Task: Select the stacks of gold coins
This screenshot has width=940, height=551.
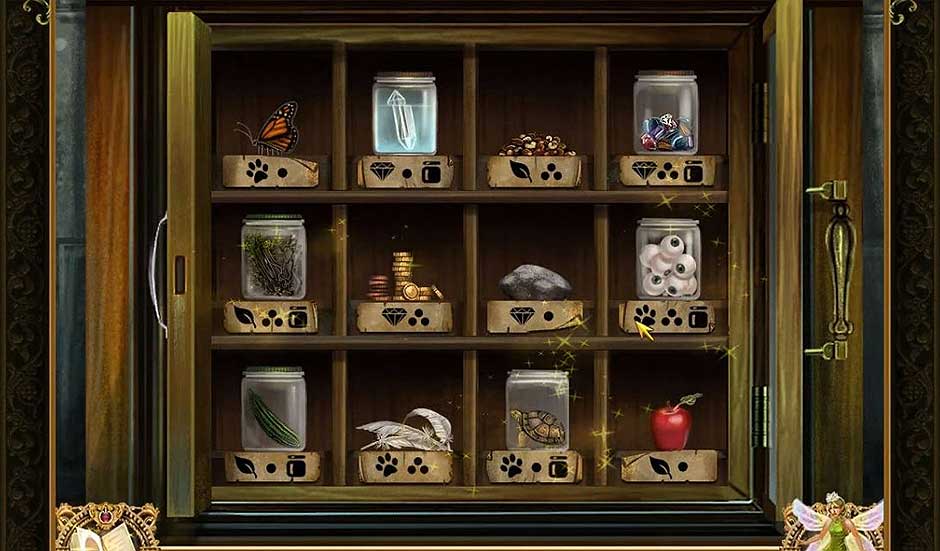Action: click(404, 278)
